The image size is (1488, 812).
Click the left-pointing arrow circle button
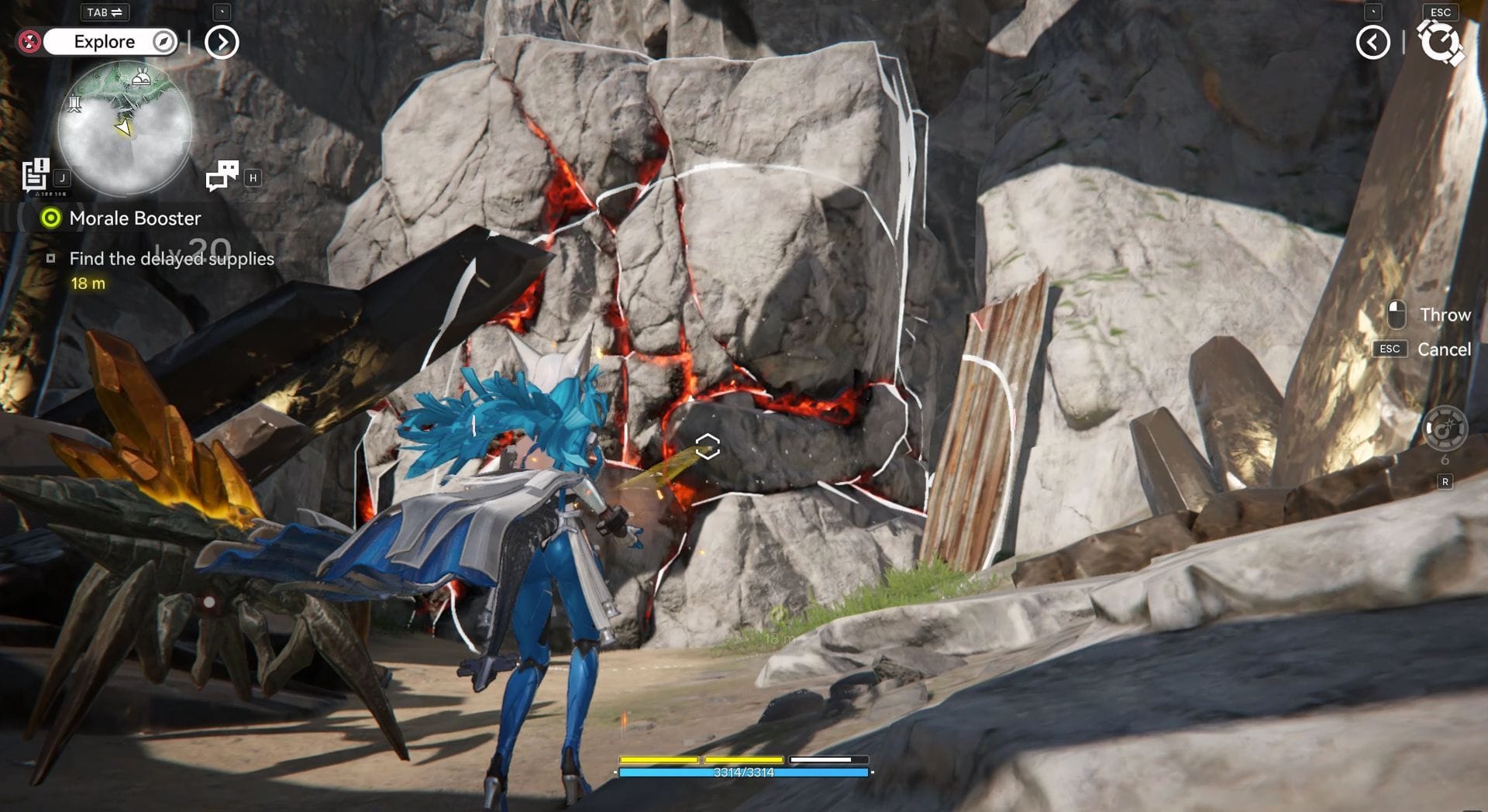pos(1373,42)
